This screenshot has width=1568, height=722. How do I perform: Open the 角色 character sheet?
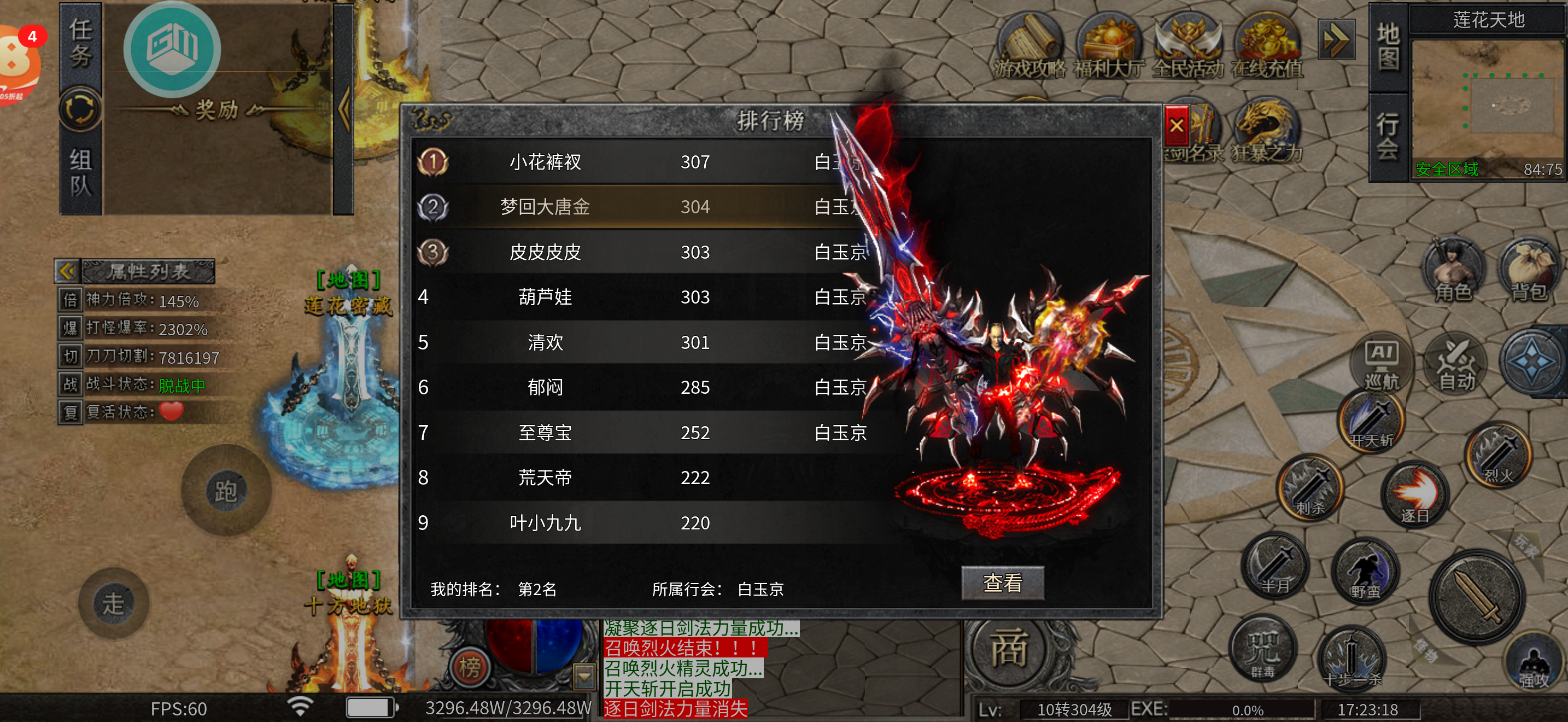coord(1453,270)
